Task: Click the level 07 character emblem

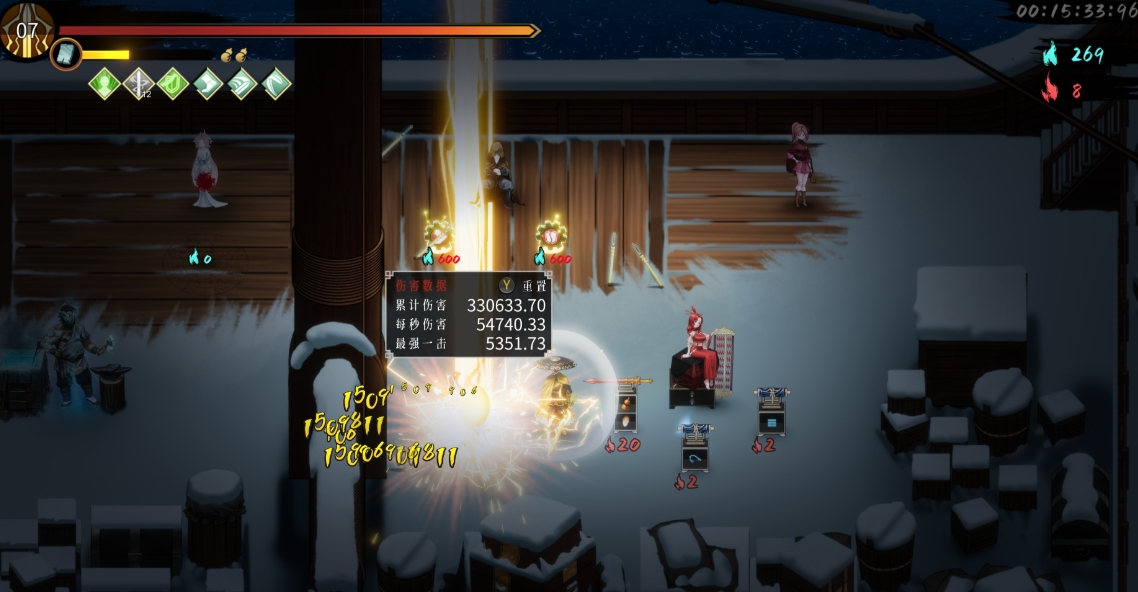Action: click(25, 30)
